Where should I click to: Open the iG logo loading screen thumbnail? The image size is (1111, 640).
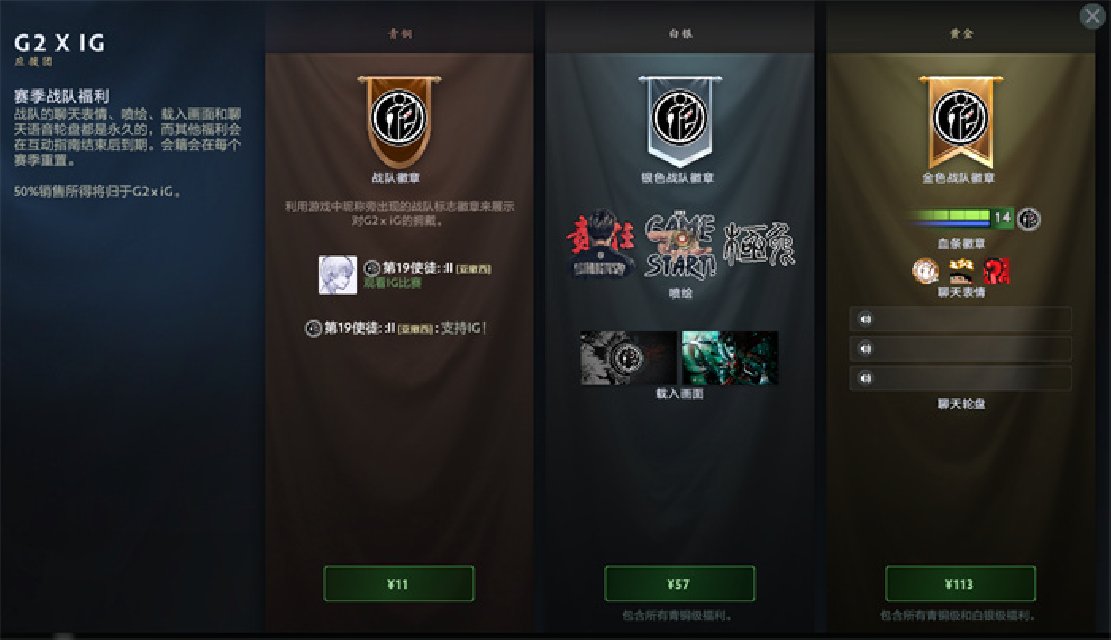[628, 358]
